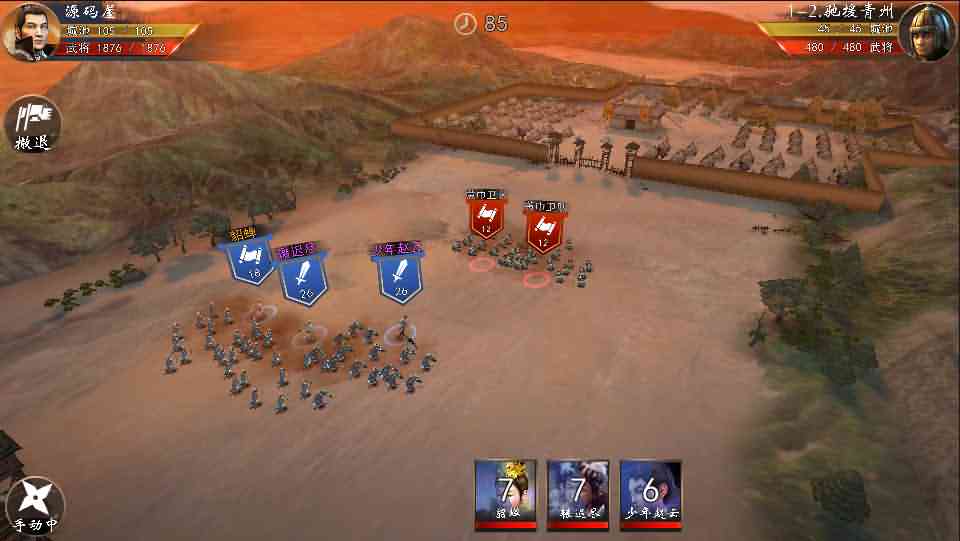960x541 pixels.
Task: Toggle the 手动中 manual mode shuriken button
Action: (x=35, y=502)
